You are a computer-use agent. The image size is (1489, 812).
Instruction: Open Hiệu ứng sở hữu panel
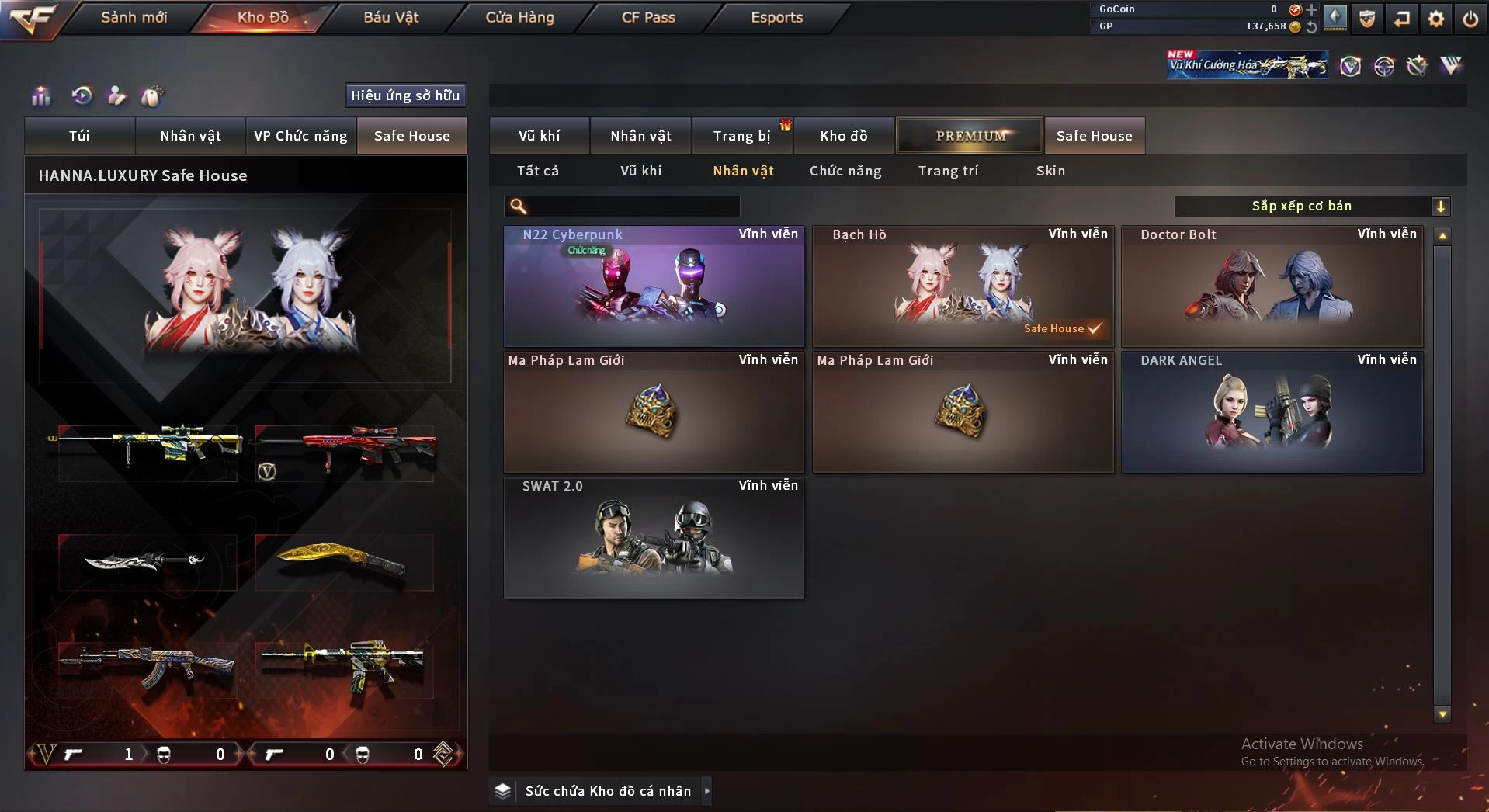pyautogui.click(x=405, y=95)
